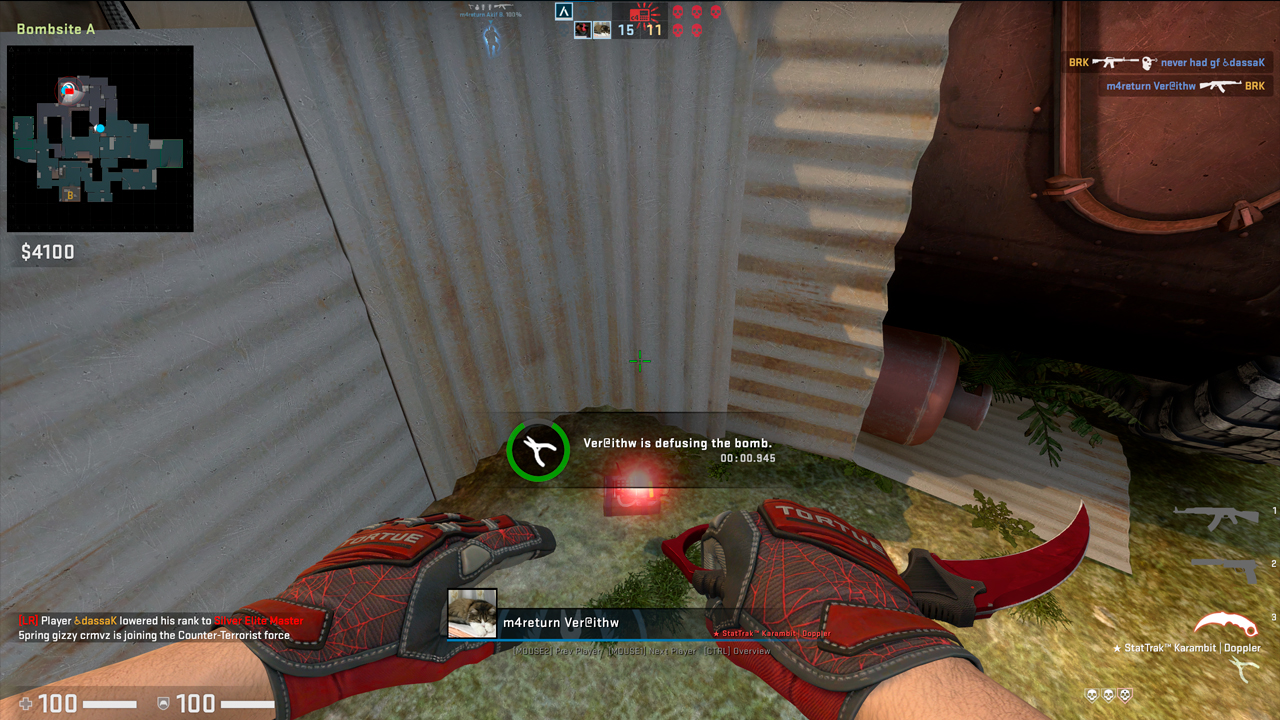The image size is (1280, 720).
Task: Click the health cross icon near 100 HP
Action: [27, 701]
